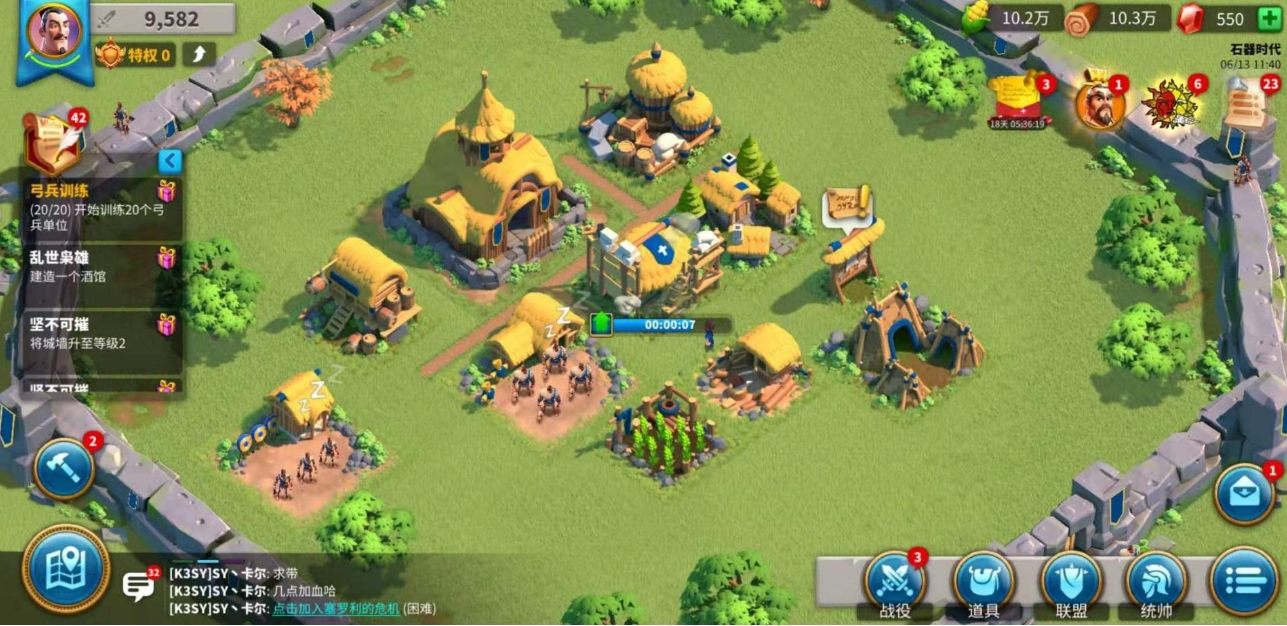Viewport: 1287px width, 626px height.
Task: Click the 点击加入塞罗利的危机 chat link
Action: coord(336,608)
